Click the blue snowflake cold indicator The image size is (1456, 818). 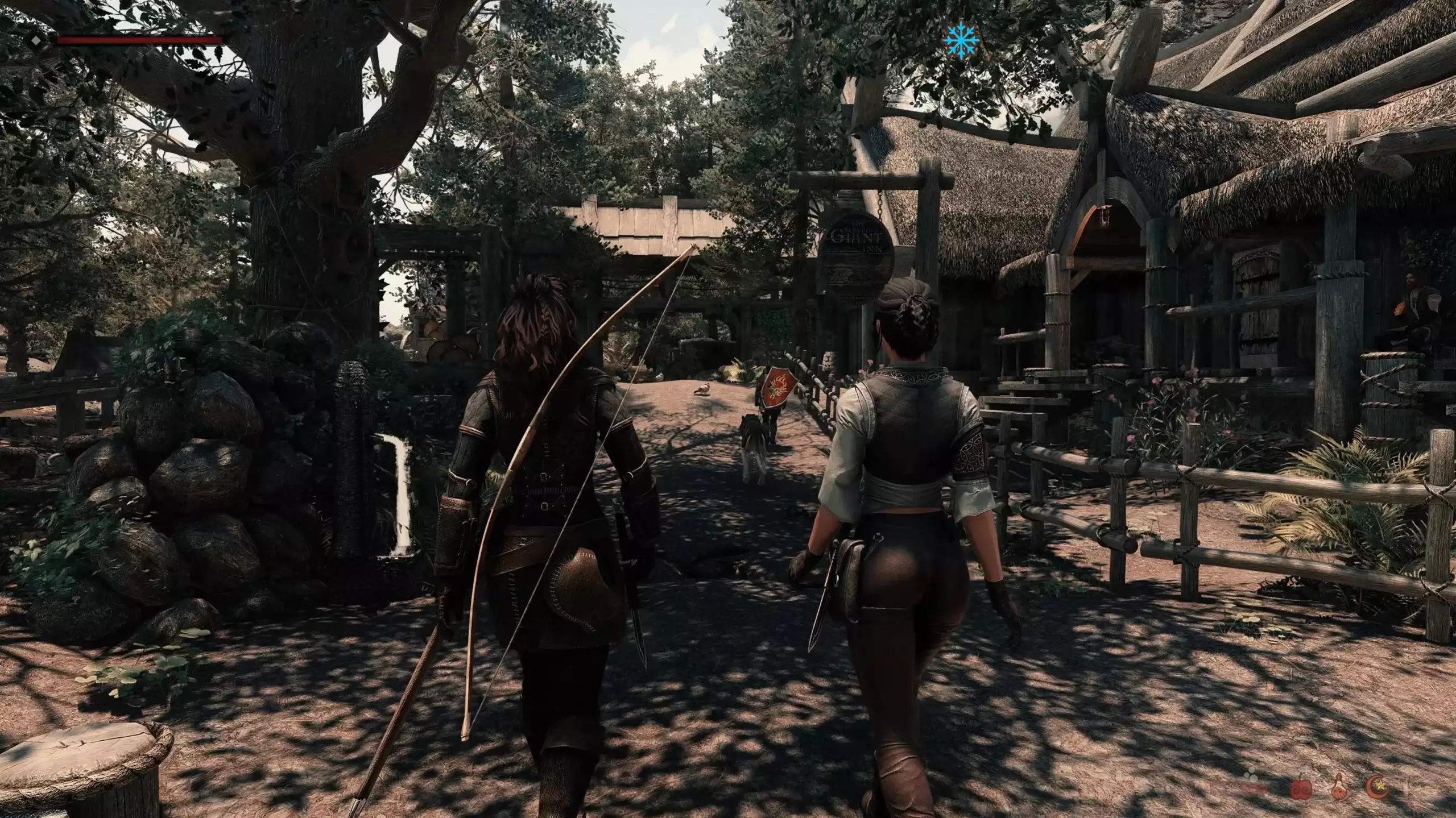click(x=961, y=41)
